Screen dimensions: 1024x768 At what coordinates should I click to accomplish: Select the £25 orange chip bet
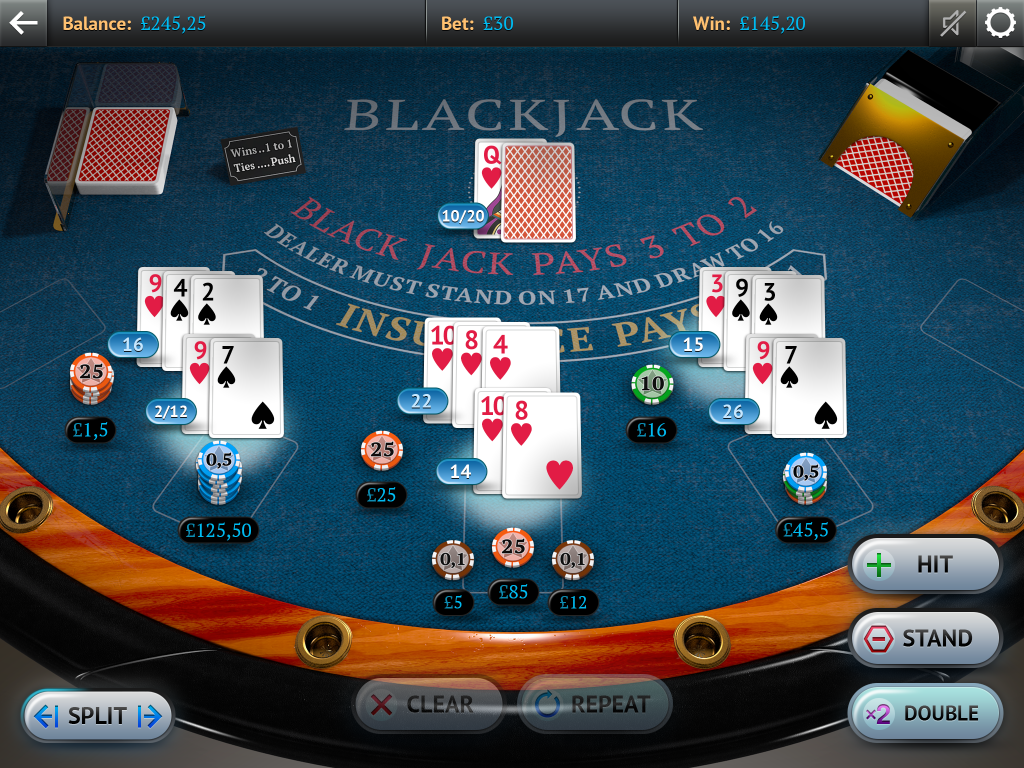pos(382,451)
